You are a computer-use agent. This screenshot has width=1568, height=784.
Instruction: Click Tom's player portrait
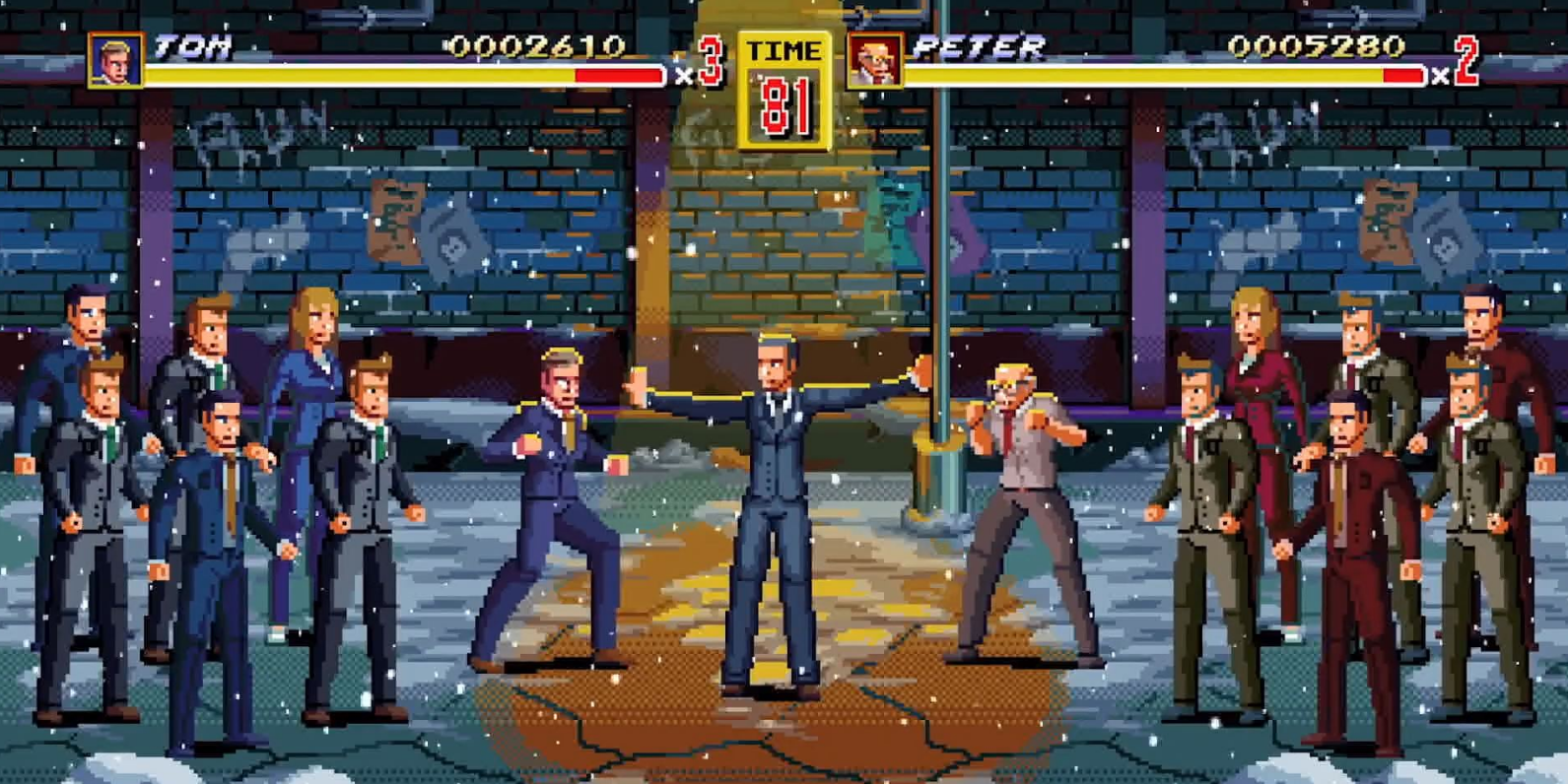click(x=115, y=60)
